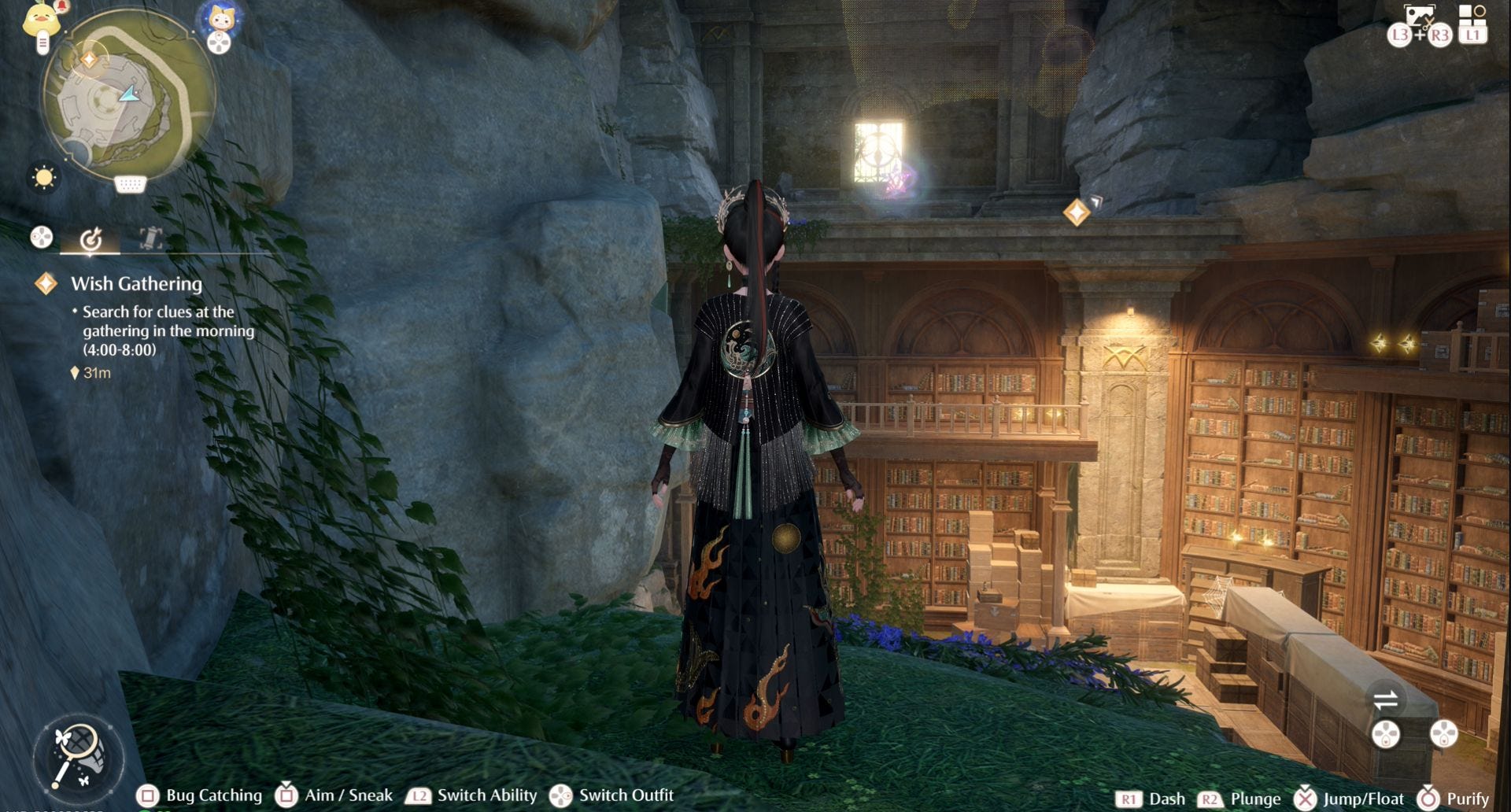Open the photo capture camera icon
The image size is (1511, 812).
[x=1420, y=17]
